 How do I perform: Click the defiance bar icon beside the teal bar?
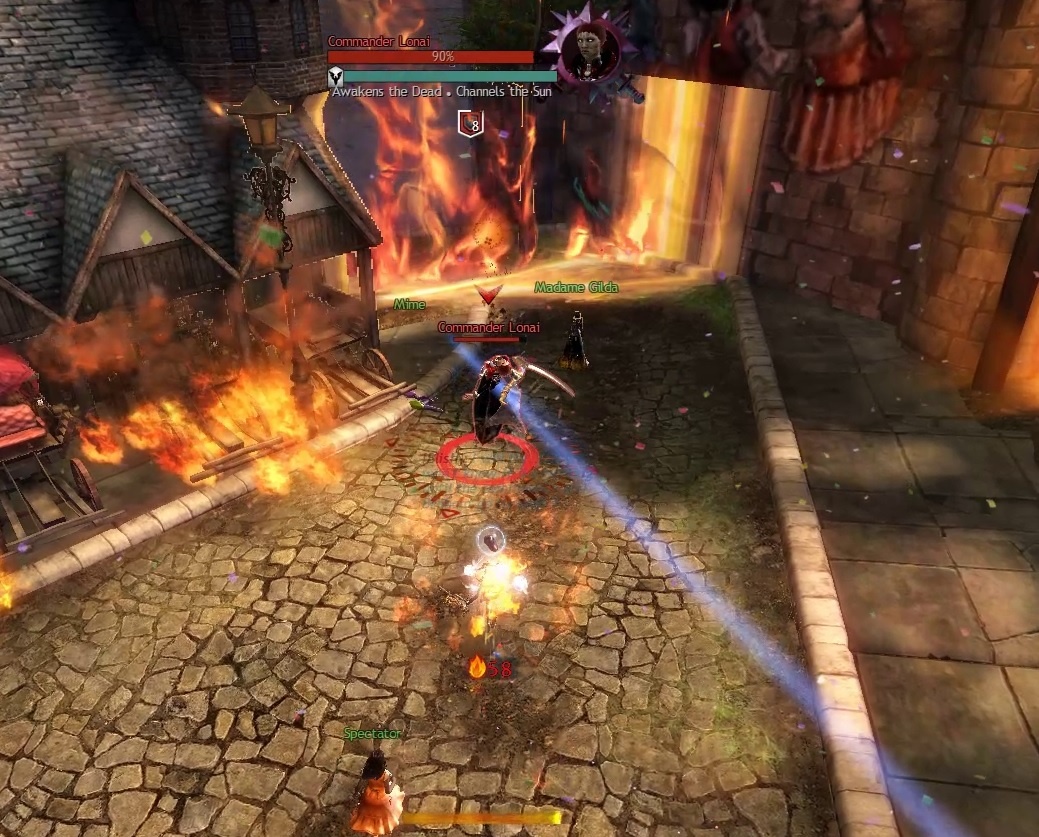336,75
